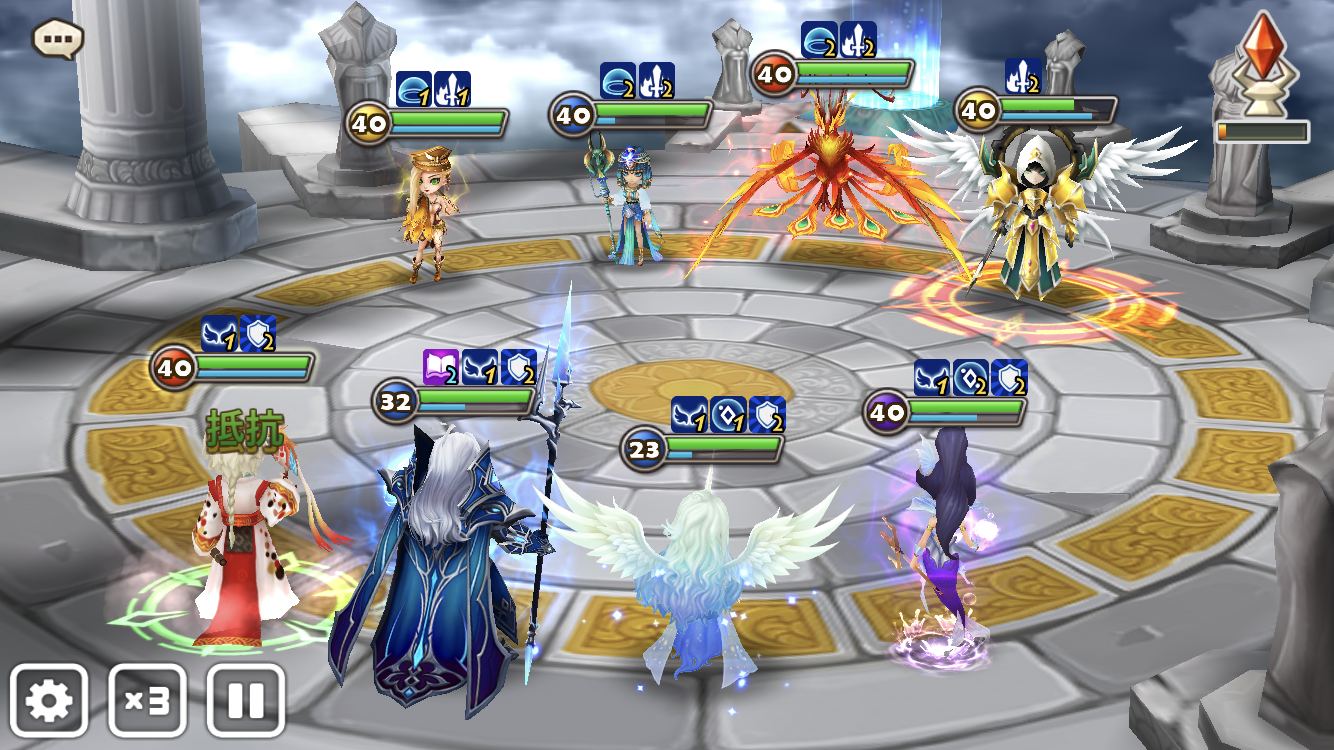
Task: Open the chat speech bubble
Action: 58,39
